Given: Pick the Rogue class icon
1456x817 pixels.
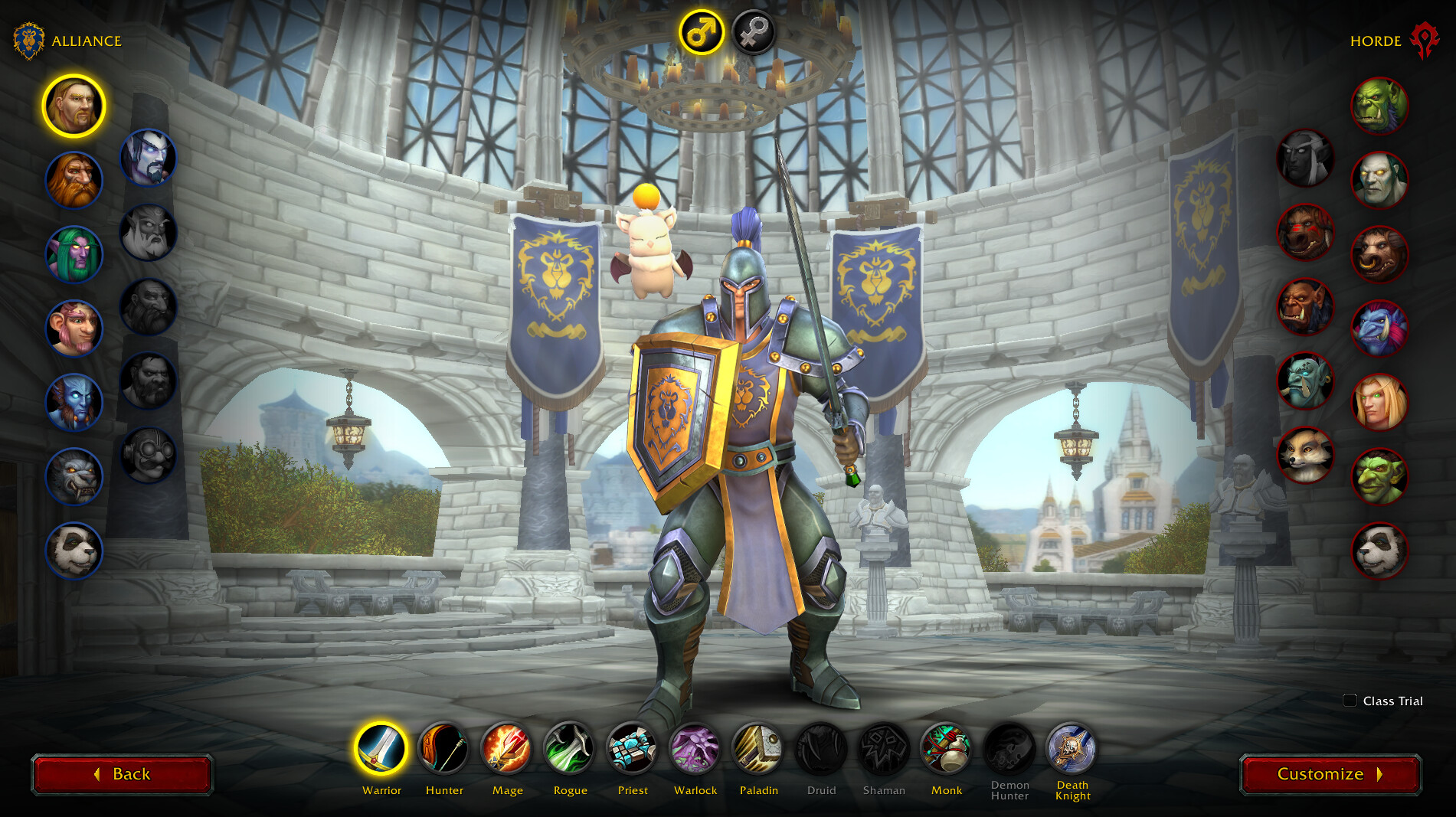Looking at the screenshot, I should pyautogui.click(x=570, y=748).
